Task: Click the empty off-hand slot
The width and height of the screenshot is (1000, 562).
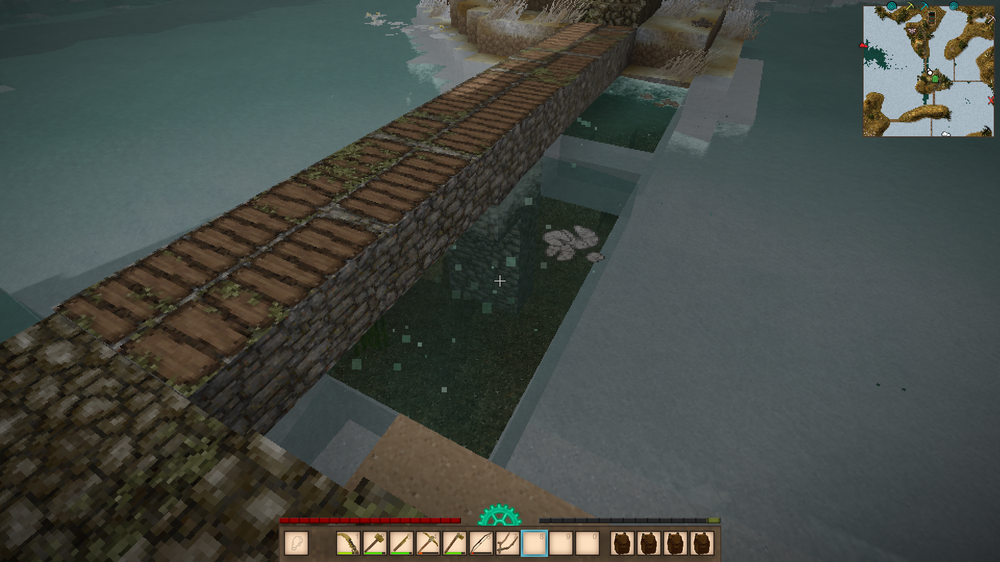Action: (295, 544)
